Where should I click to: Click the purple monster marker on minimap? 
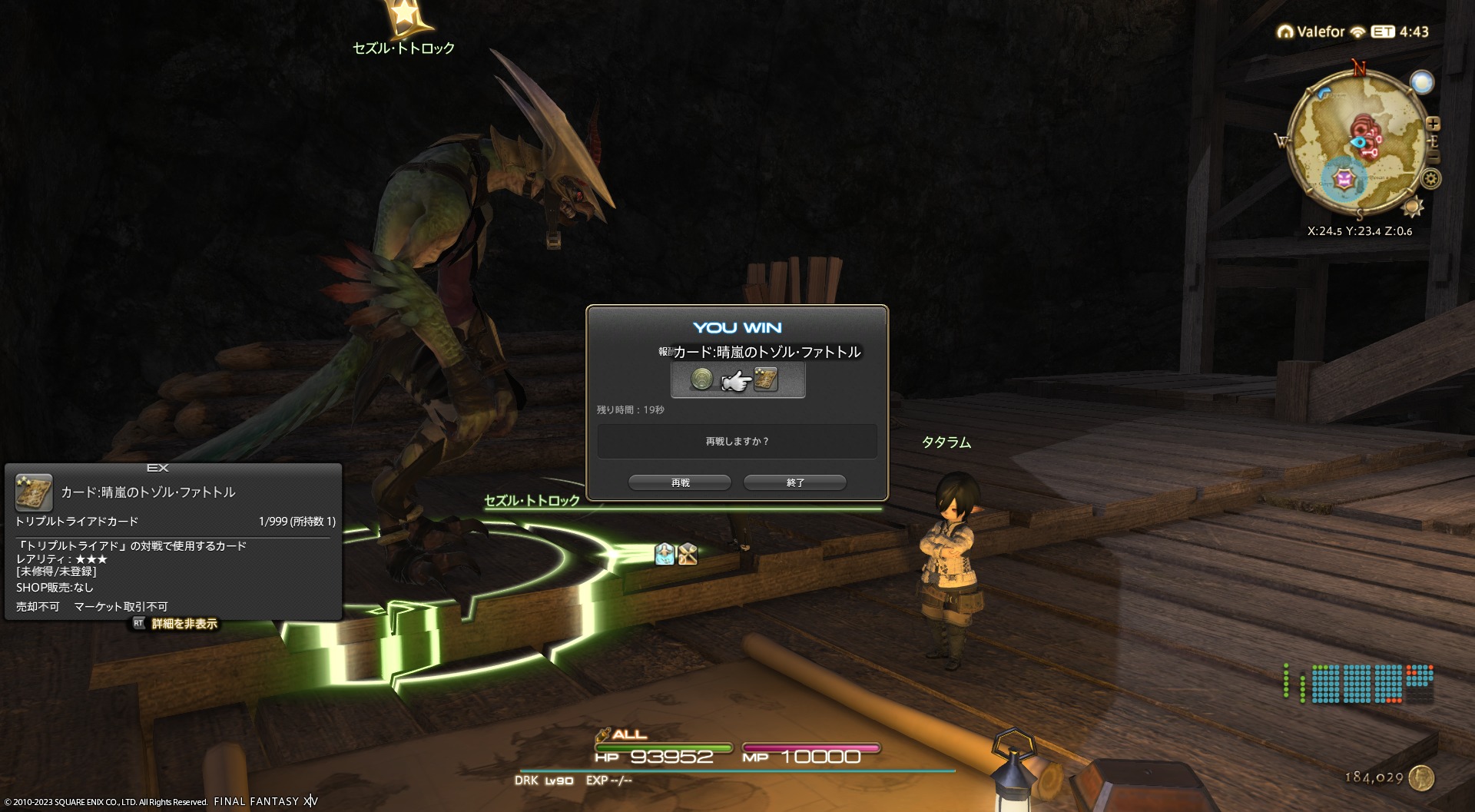[x=1344, y=180]
